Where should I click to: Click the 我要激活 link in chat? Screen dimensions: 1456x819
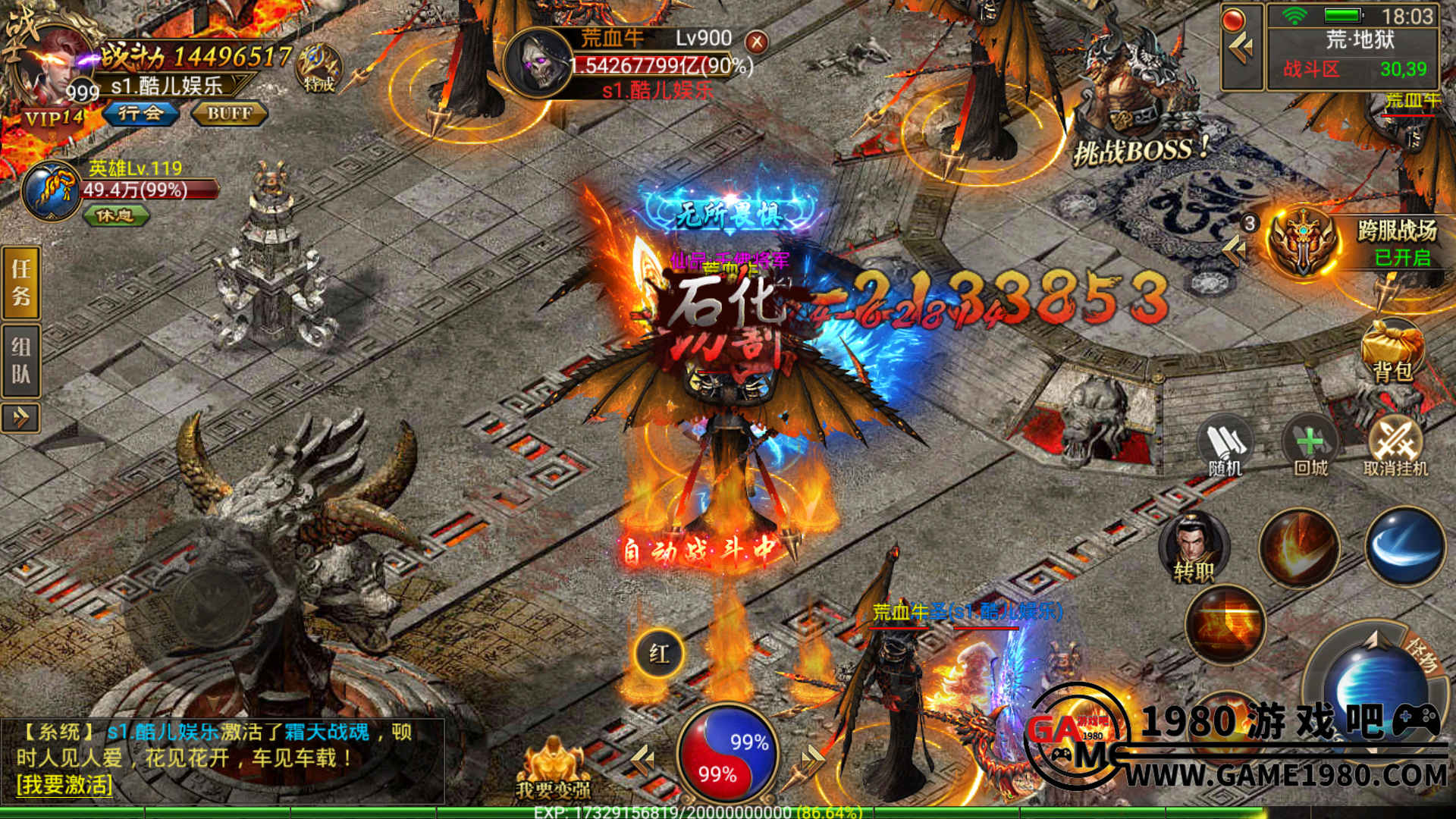pos(64,784)
